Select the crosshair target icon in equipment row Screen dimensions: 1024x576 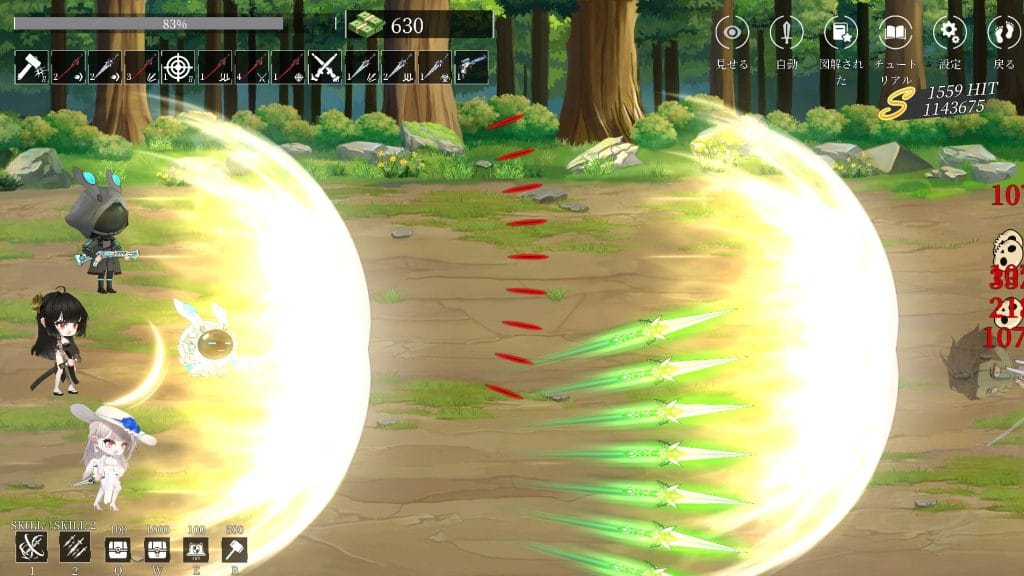pos(177,67)
